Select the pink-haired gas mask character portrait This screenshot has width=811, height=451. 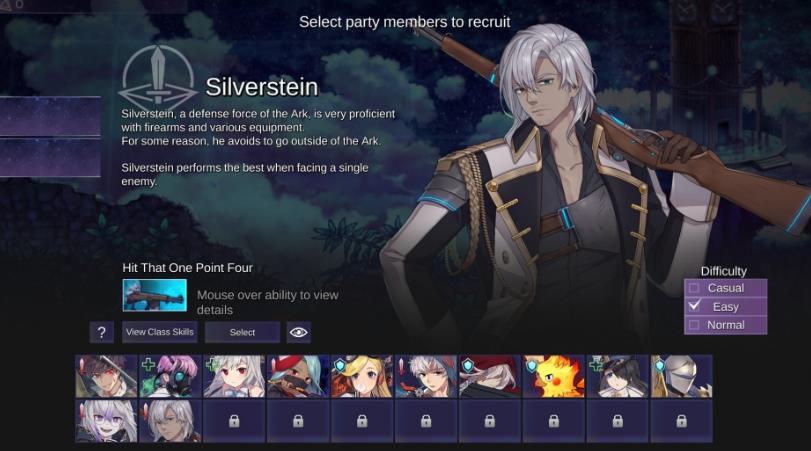click(x=170, y=377)
